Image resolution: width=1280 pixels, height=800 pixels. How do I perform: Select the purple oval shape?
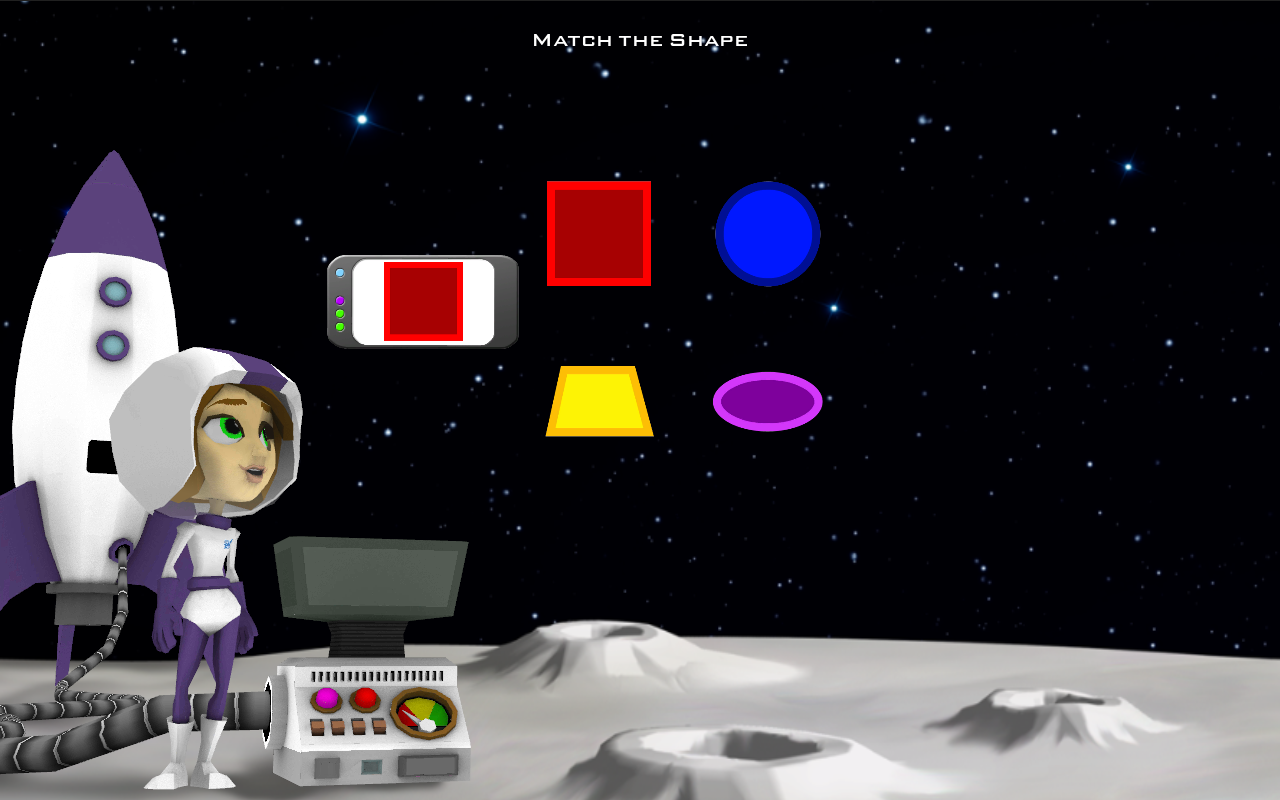[768, 402]
